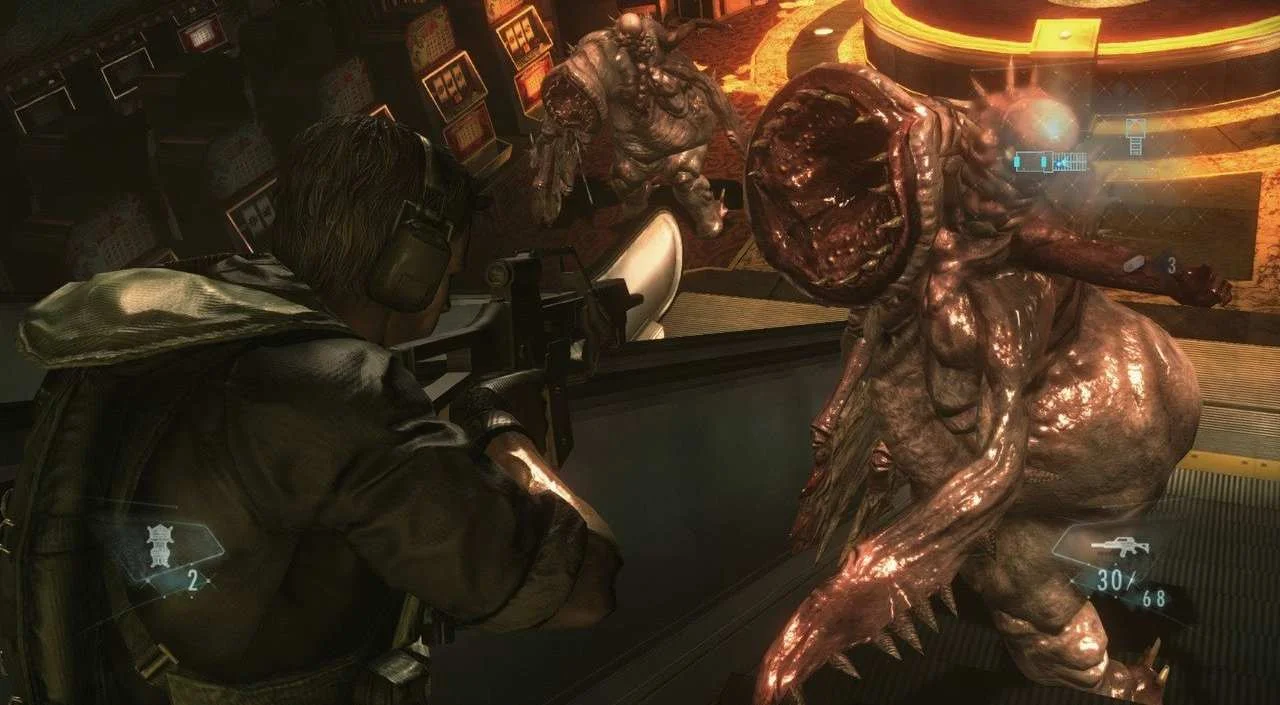Select the white tablet item icon

pyautogui.click(x=1134, y=264)
